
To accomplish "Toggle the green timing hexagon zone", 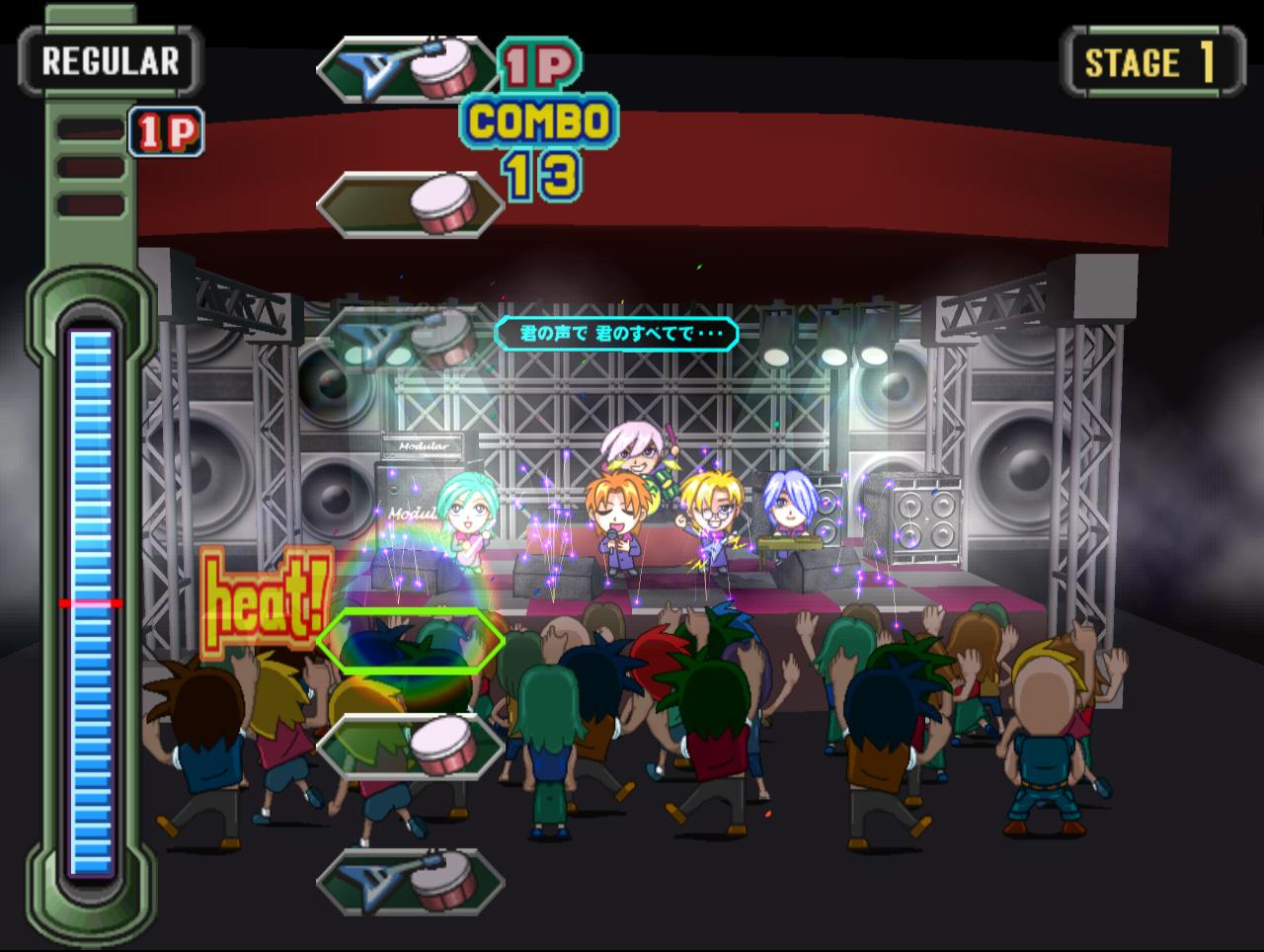I will point(409,642).
